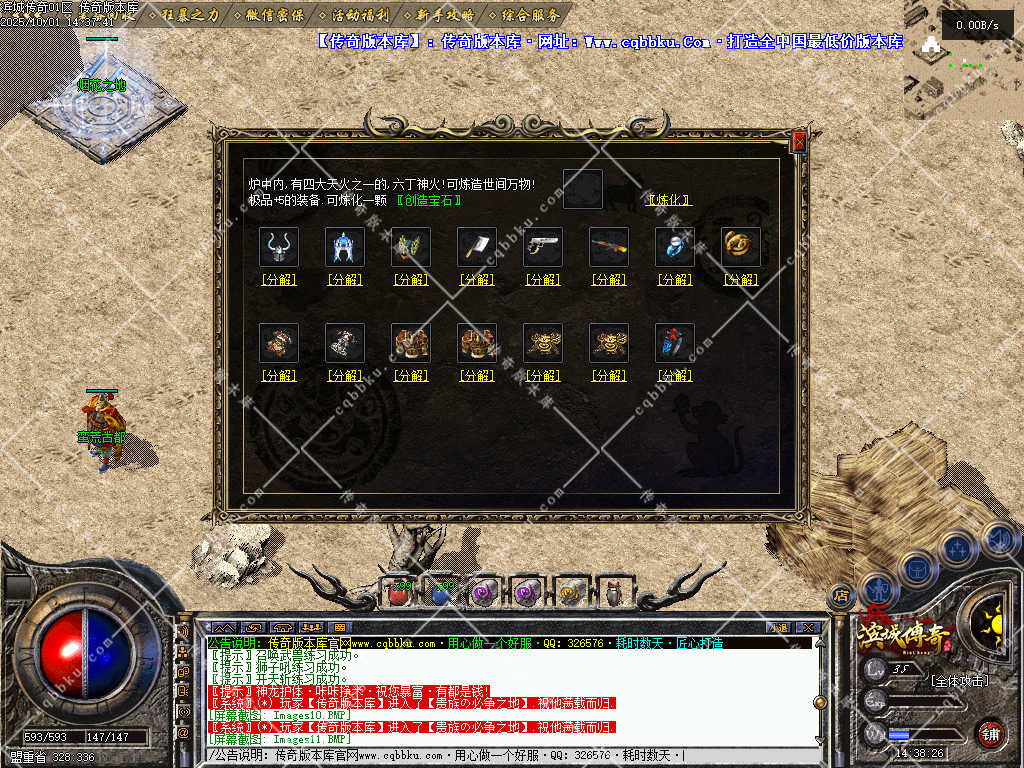Close the smelting furnace dialog
Viewport: 1024px width, 768px height.
pyautogui.click(x=799, y=143)
